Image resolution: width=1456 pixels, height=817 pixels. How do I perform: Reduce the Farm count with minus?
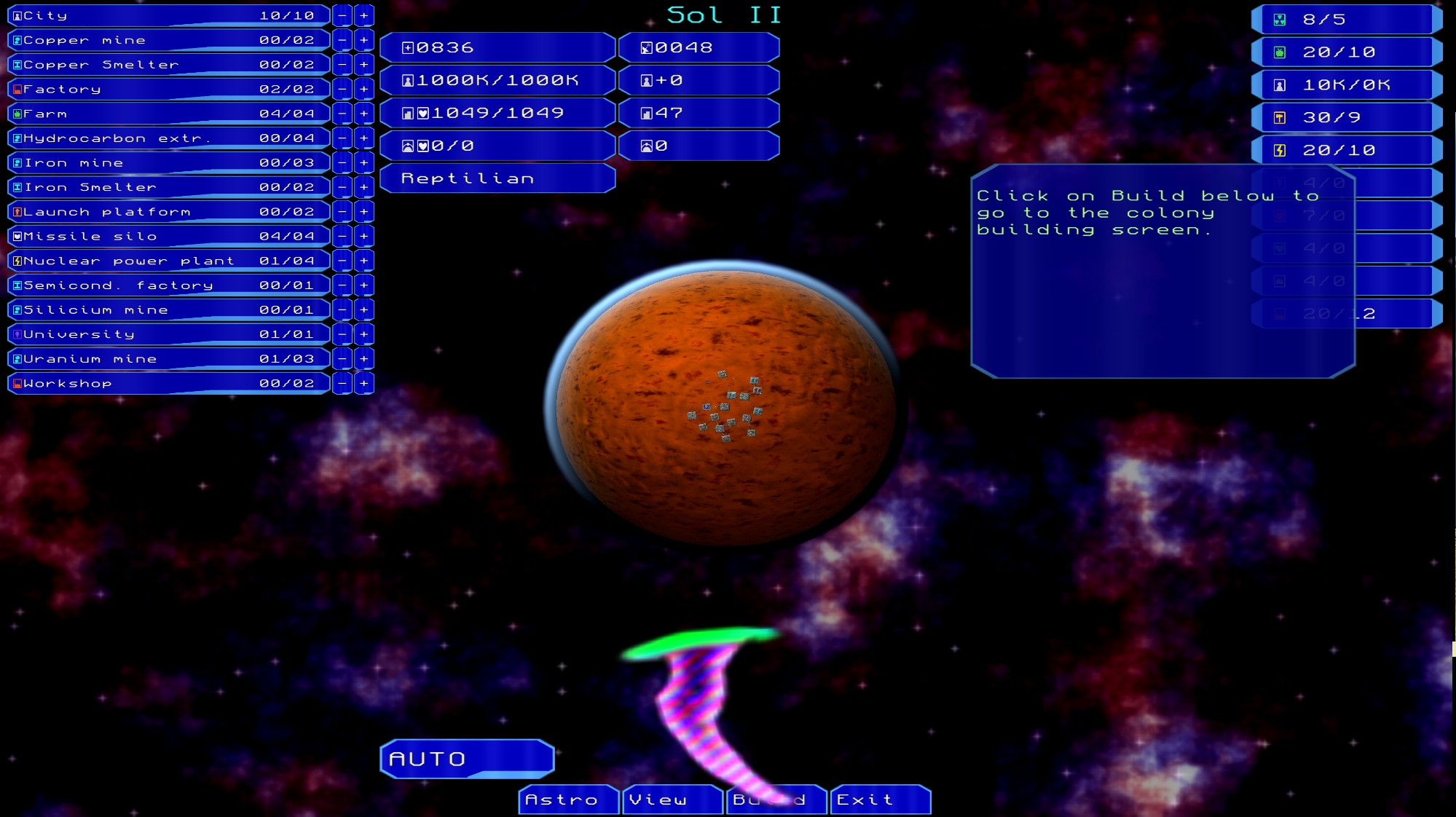click(x=342, y=114)
